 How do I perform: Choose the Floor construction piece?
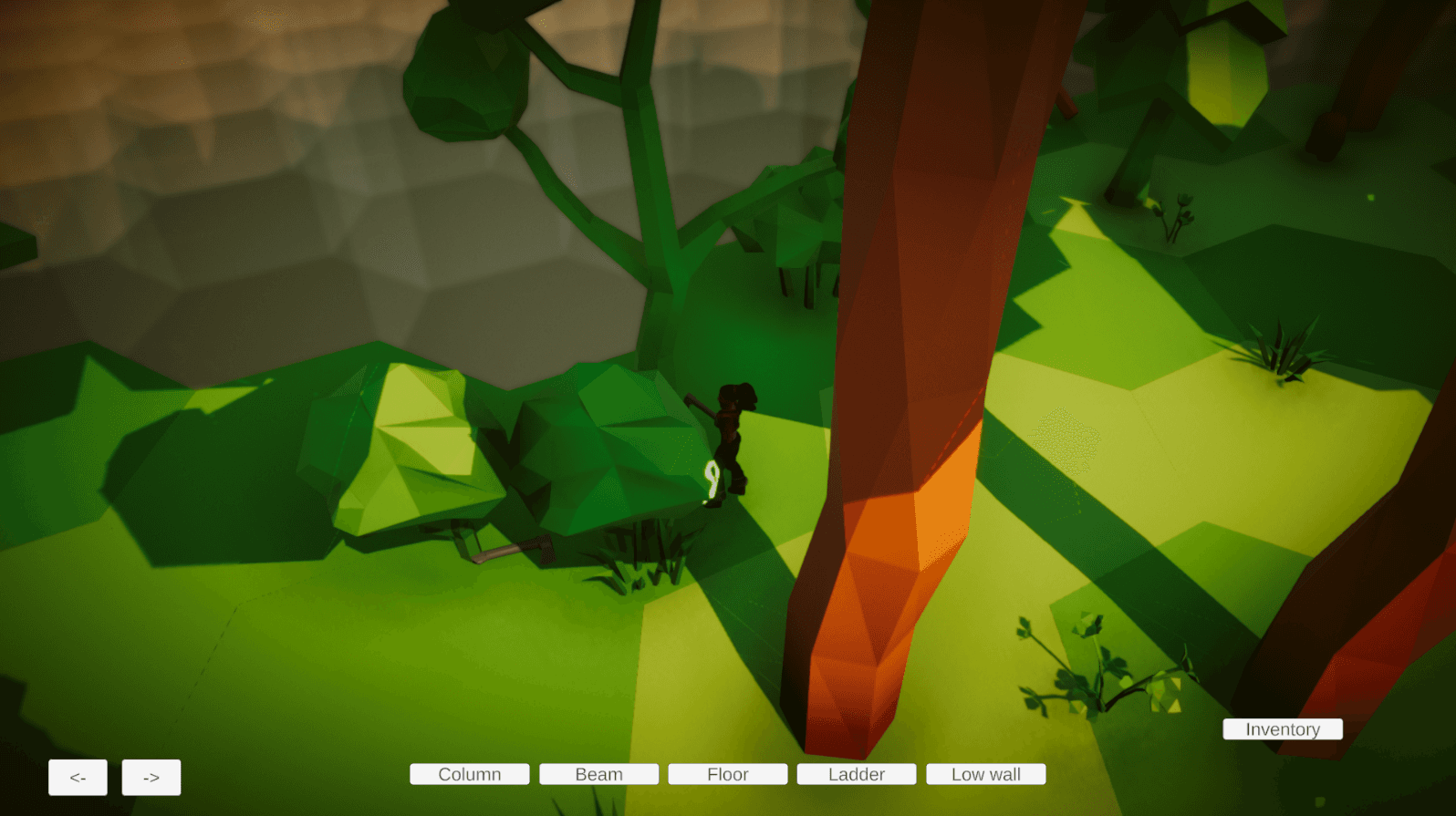point(727,773)
